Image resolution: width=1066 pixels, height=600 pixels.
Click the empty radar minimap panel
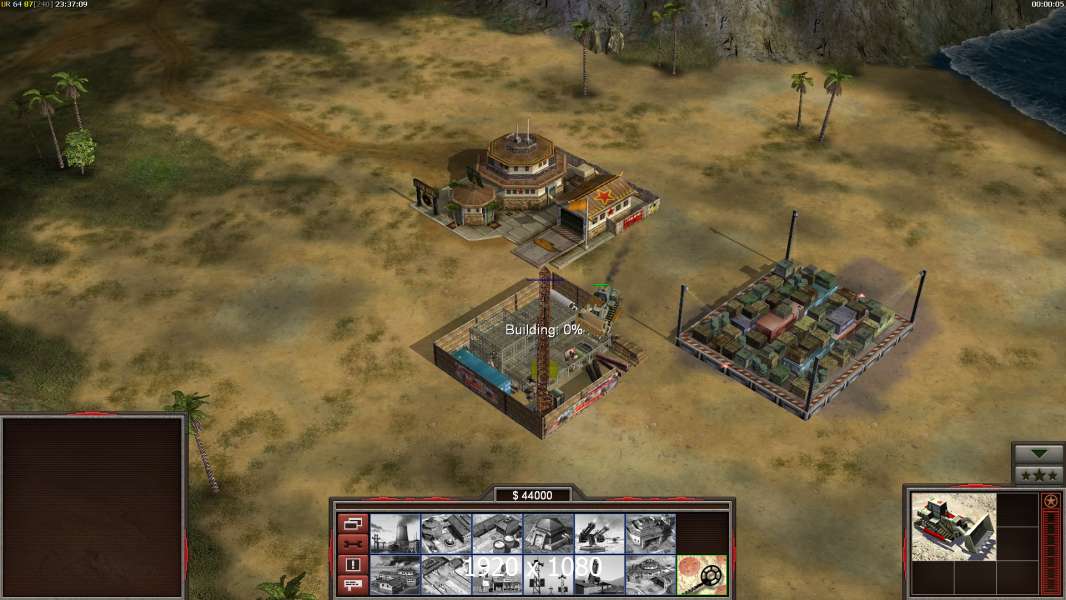[x=94, y=507]
